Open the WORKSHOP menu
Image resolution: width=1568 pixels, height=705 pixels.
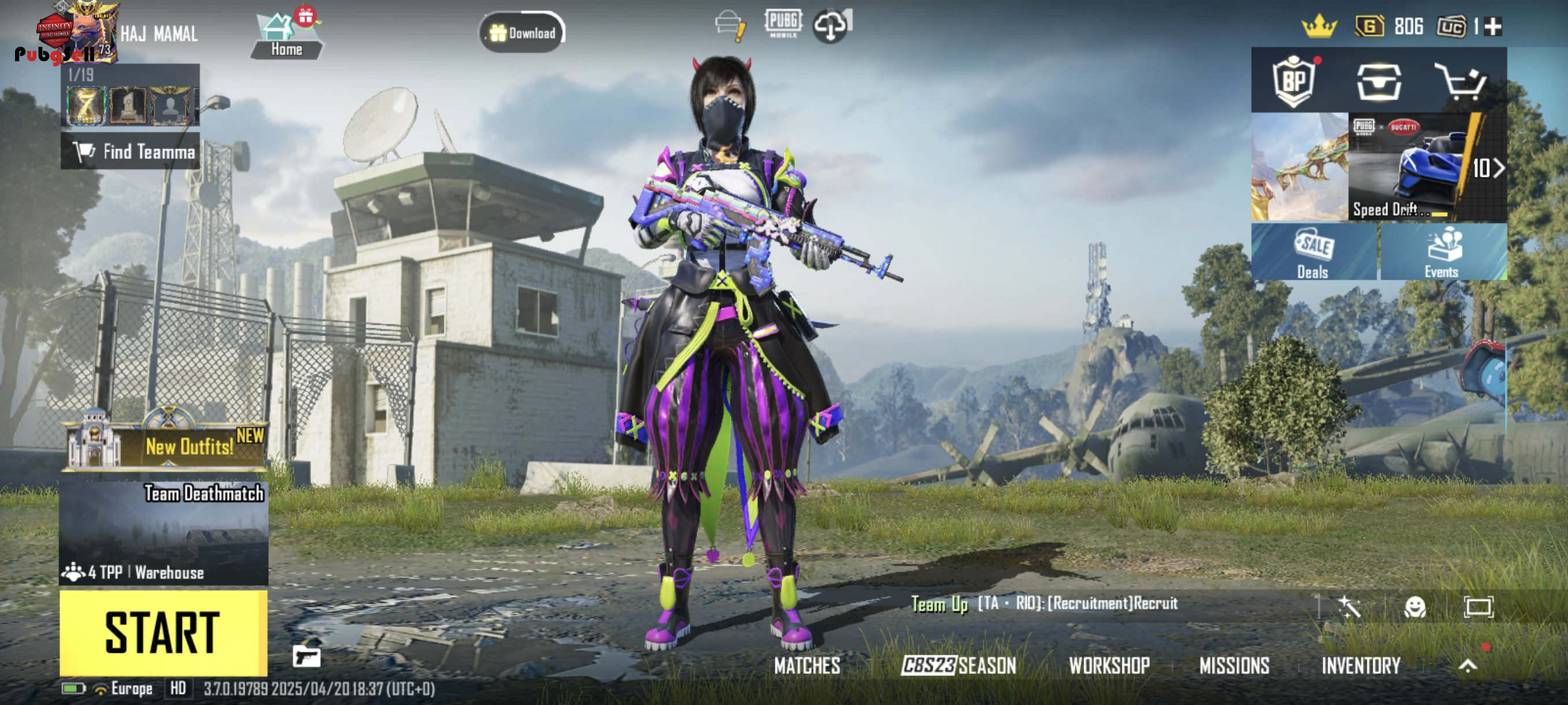click(x=1109, y=666)
